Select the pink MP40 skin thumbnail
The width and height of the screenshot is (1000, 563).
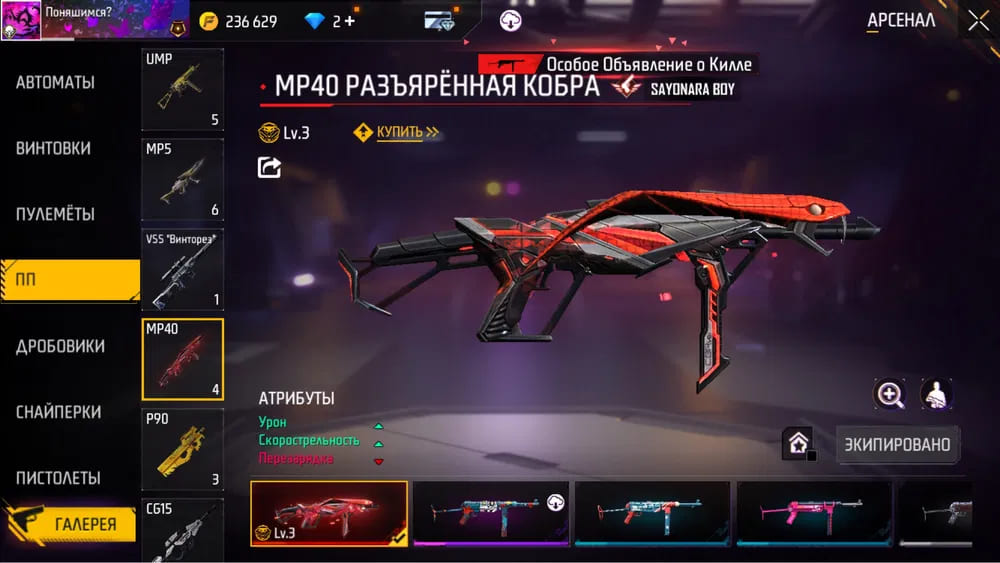pyautogui.click(x=813, y=512)
